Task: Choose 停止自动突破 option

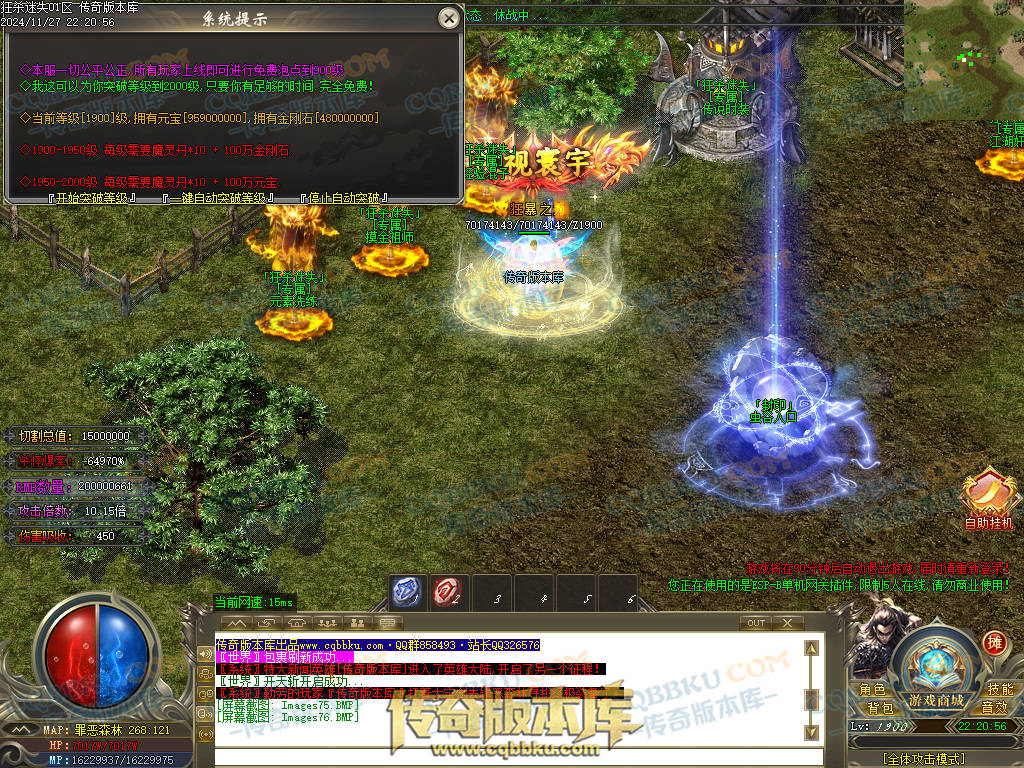Action: click(343, 198)
